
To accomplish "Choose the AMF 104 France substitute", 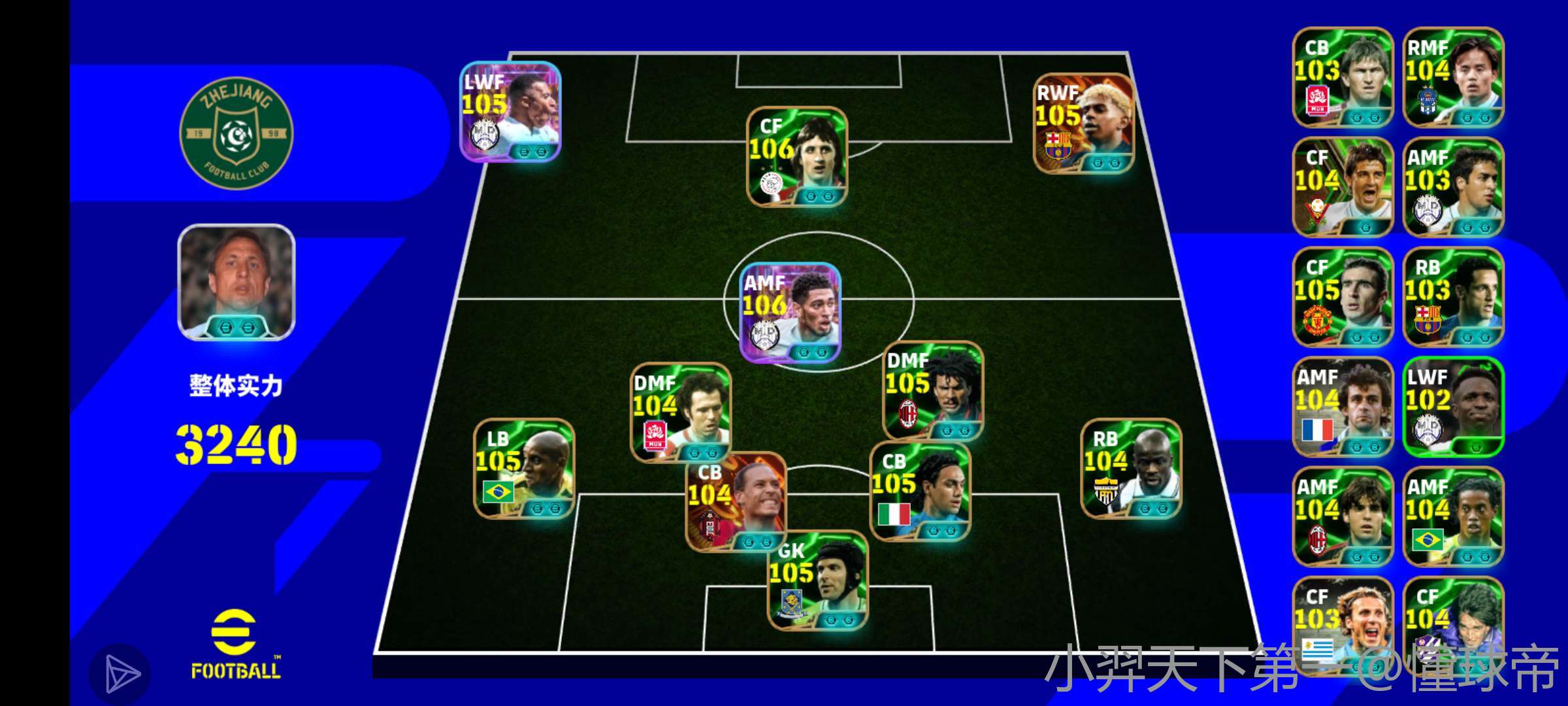I will coord(1343,407).
